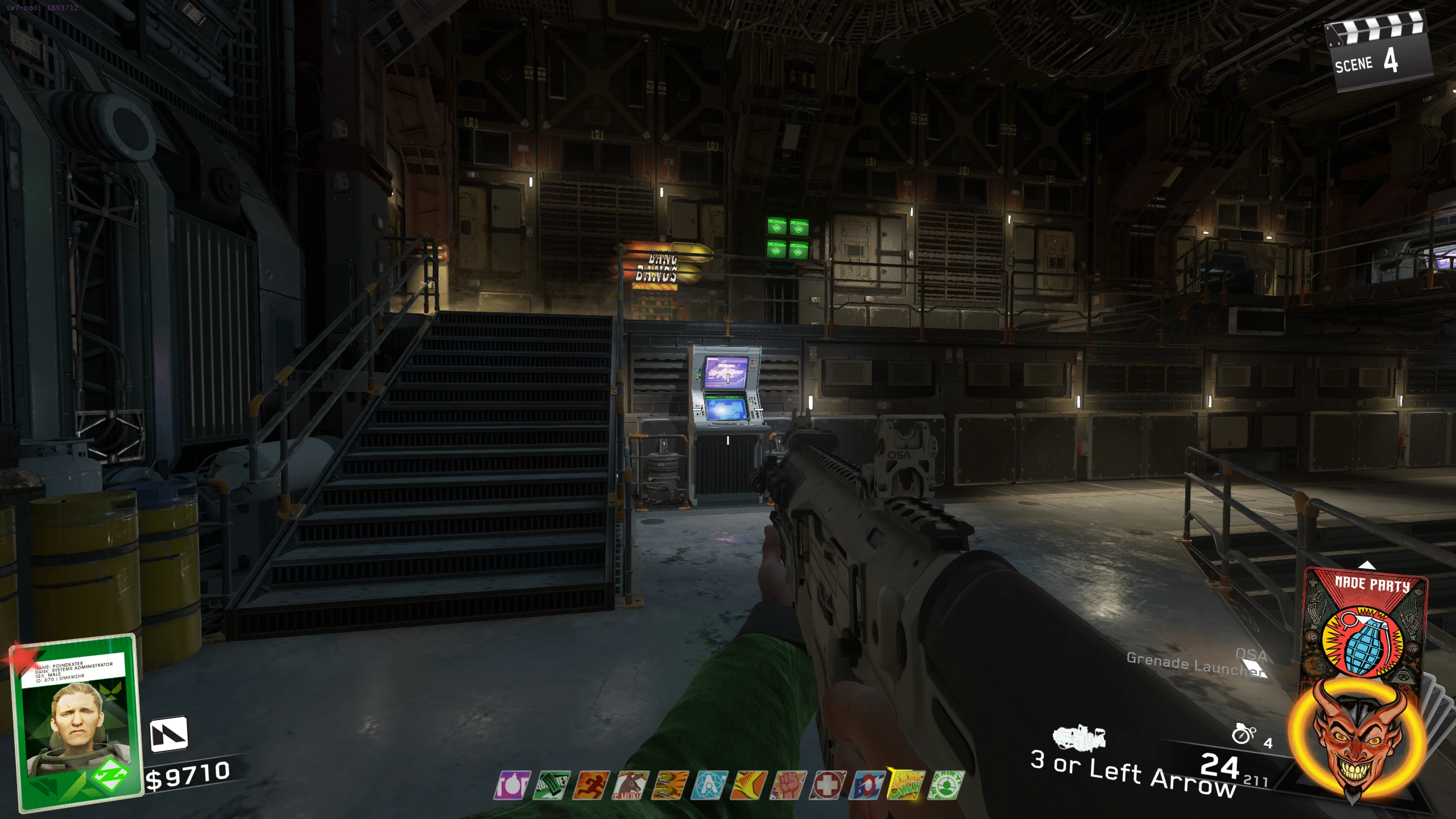The width and height of the screenshot is (1456, 819).
Task: Choose the Racin' Stripes running man perk
Action: [x=591, y=785]
